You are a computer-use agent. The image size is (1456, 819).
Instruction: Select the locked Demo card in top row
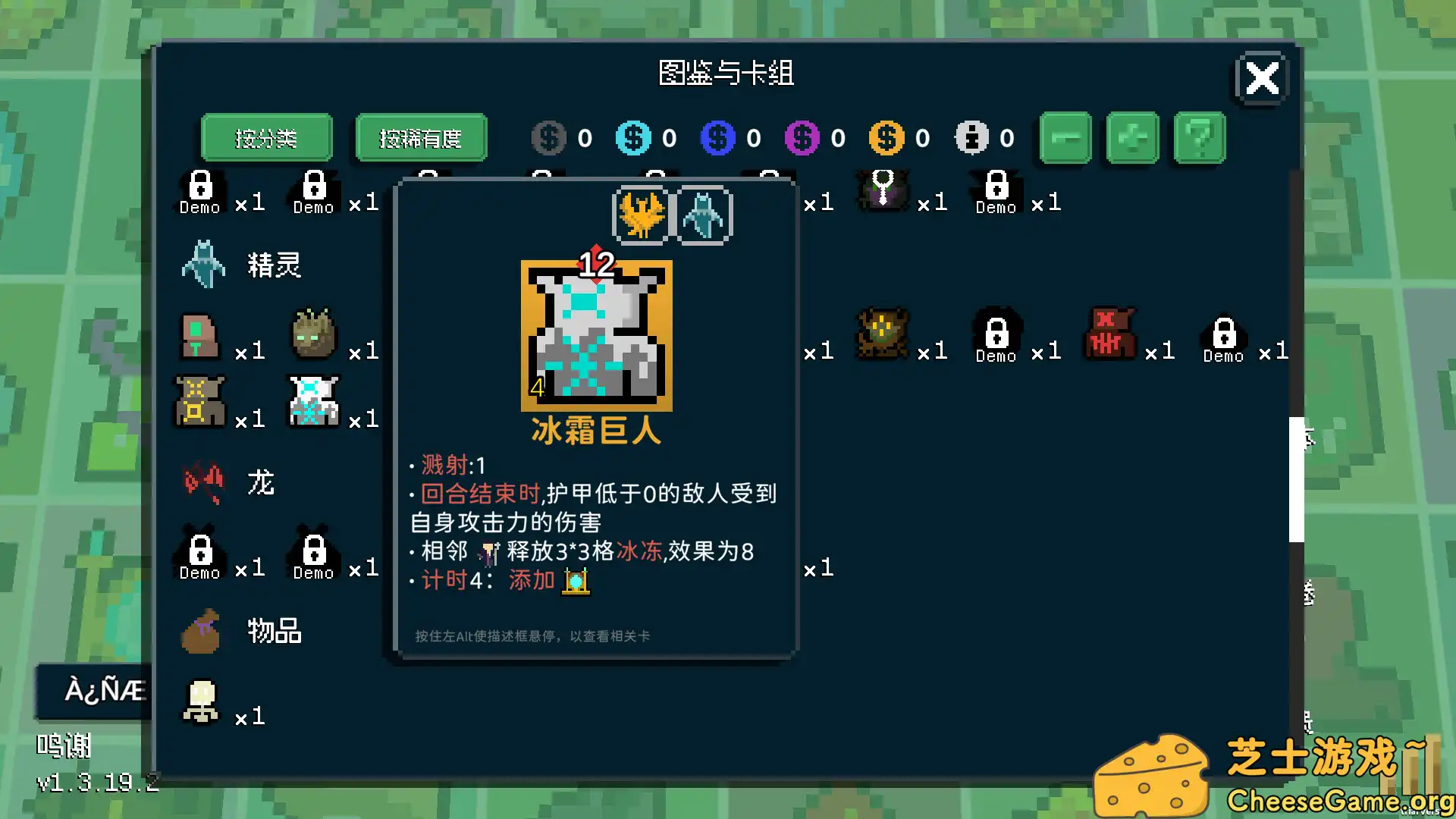coord(199,190)
